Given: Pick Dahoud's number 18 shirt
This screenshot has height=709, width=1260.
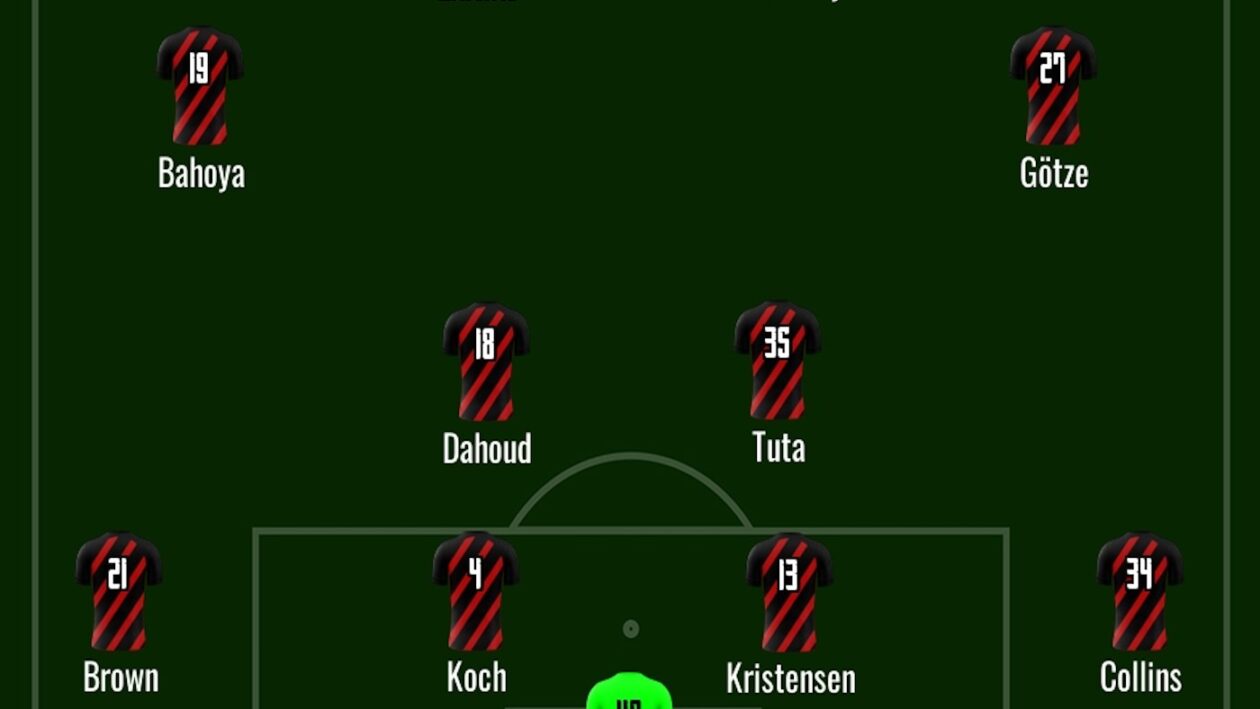Looking at the screenshot, I should tap(486, 361).
